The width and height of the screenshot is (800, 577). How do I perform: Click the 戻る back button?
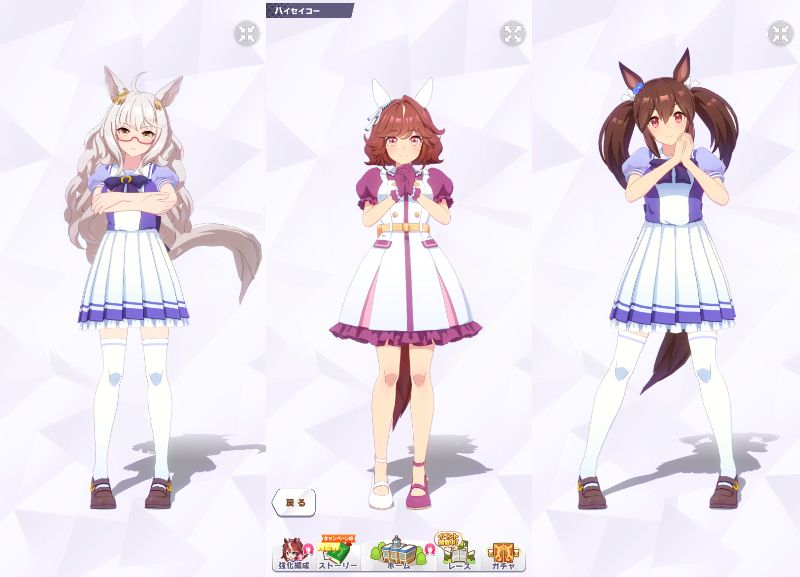tap(293, 501)
